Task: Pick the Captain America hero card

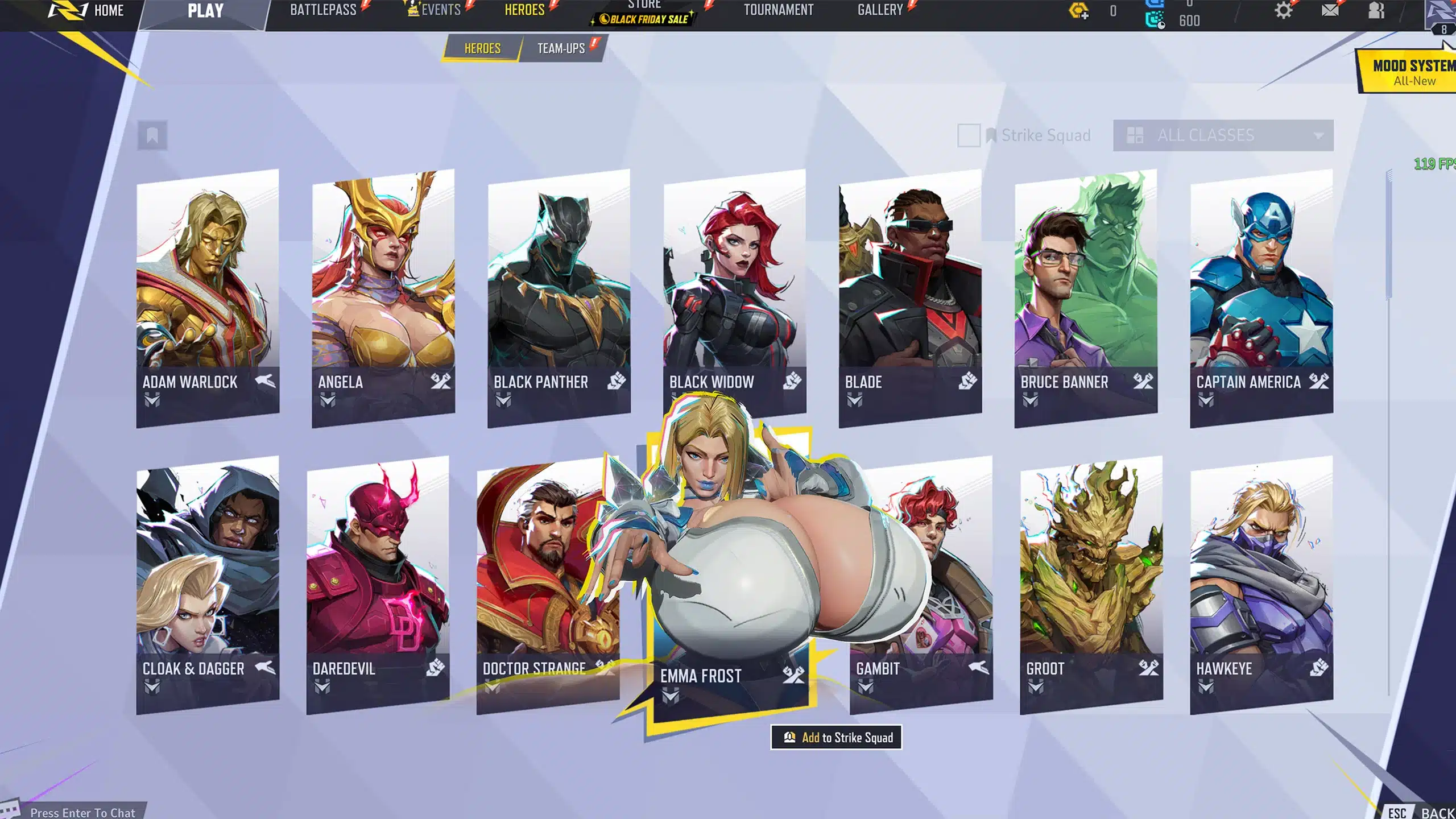Action: 1261,296
